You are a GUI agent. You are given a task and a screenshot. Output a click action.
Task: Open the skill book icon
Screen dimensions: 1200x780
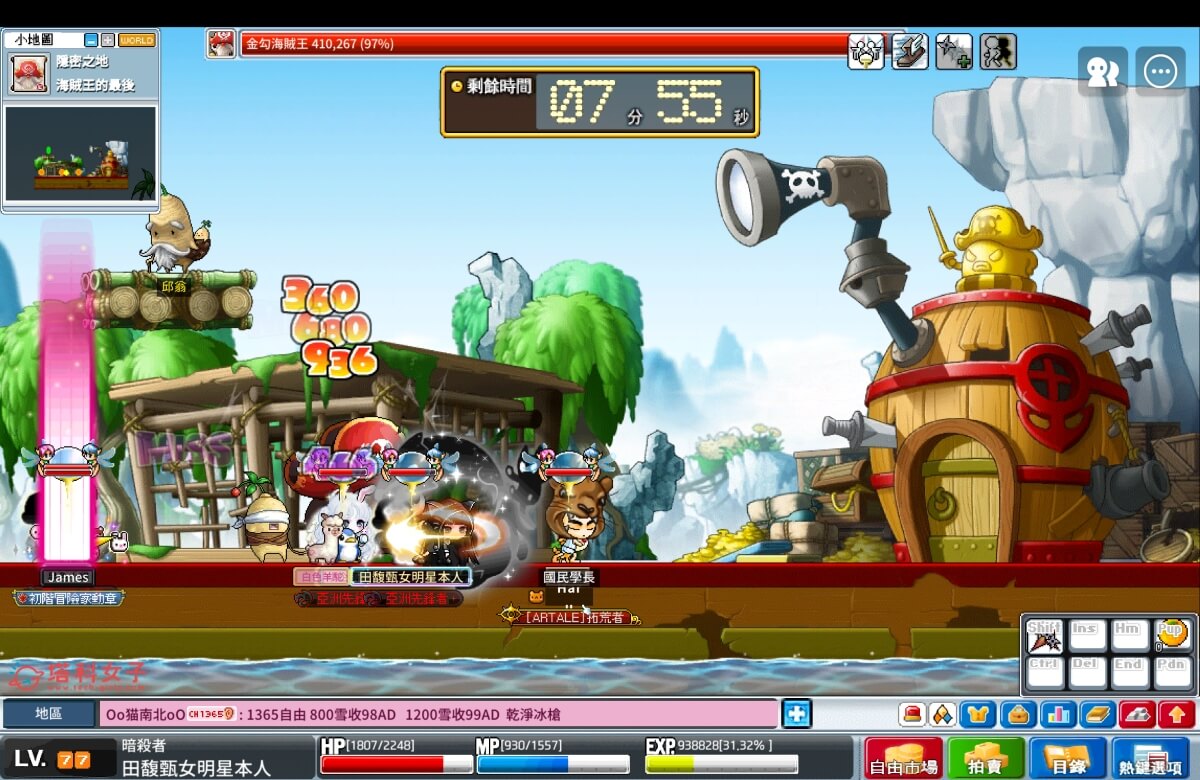click(x=1096, y=714)
